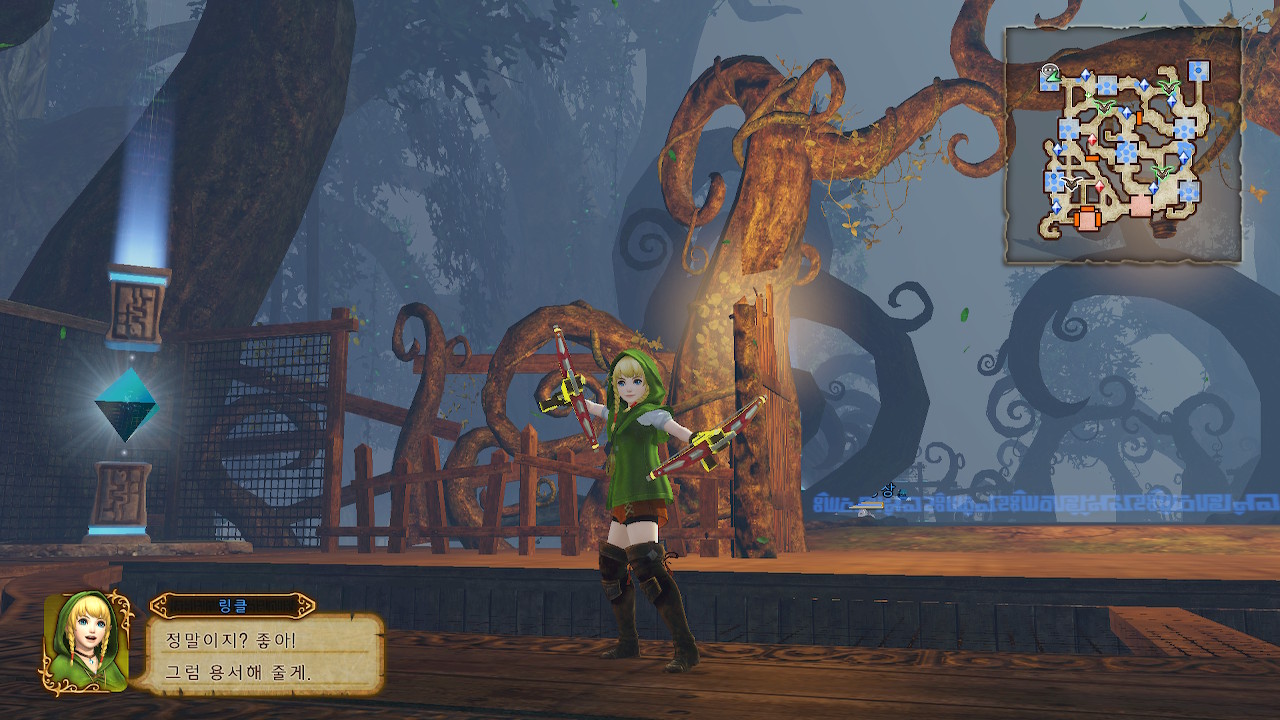Open the forest minimap
Viewport: 1280px width, 720px height.
pos(1123,145)
